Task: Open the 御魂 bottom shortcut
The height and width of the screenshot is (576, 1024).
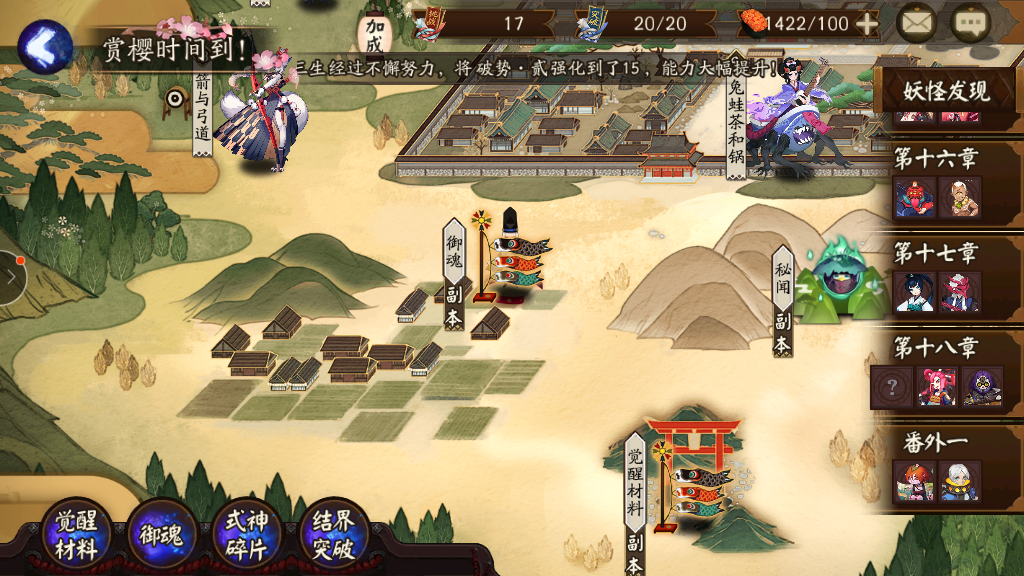Action: pyautogui.click(x=161, y=535)
